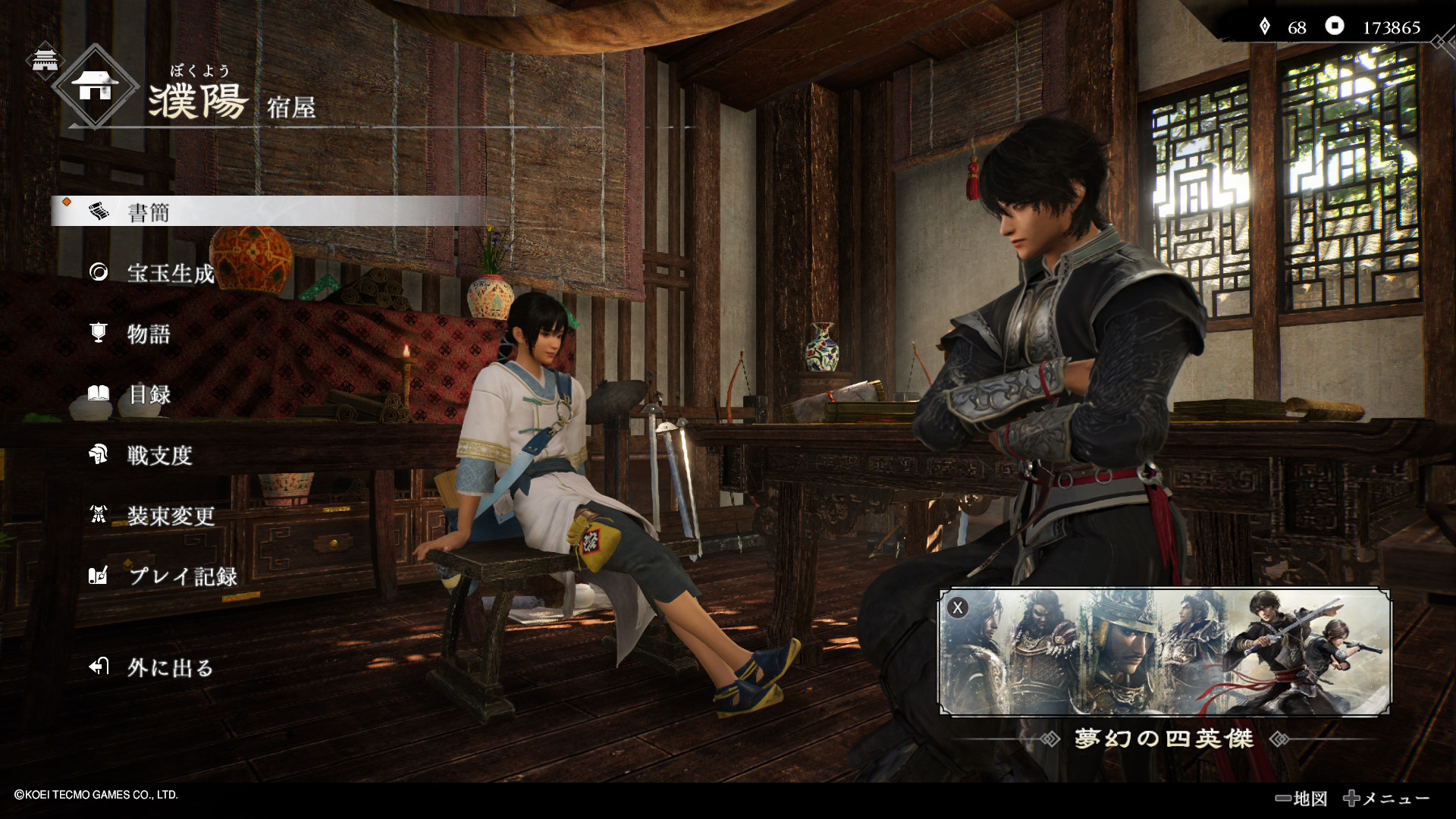
Task: Choose the 物語 story option
Action: coord(149,334)
